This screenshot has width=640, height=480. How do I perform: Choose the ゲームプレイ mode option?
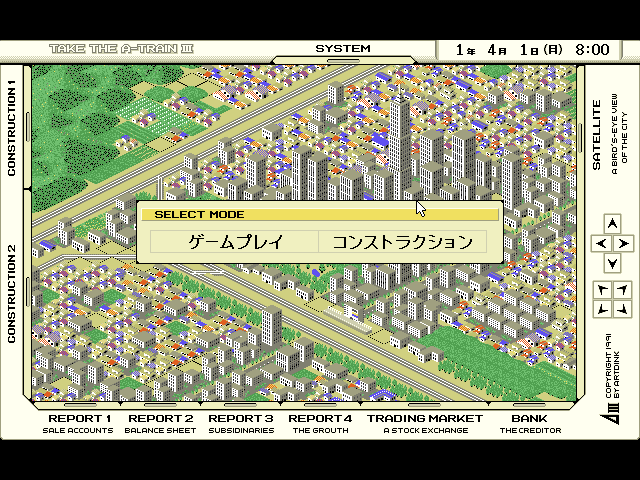[x=235, y=241]
